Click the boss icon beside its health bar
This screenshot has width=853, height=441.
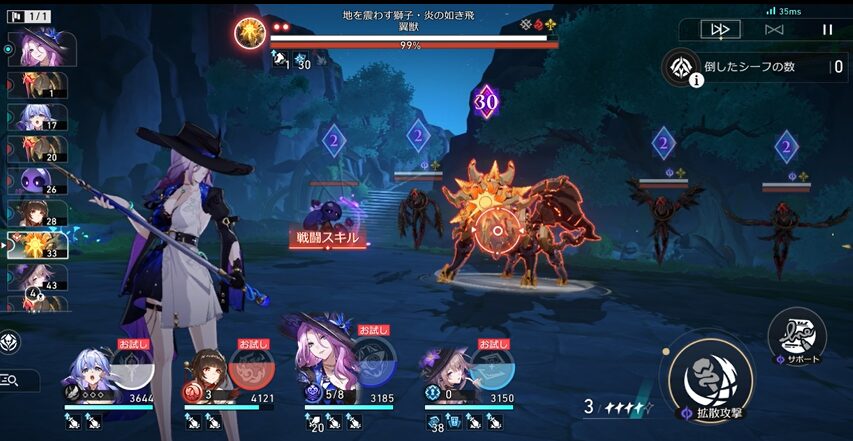[x=250, y=33]
